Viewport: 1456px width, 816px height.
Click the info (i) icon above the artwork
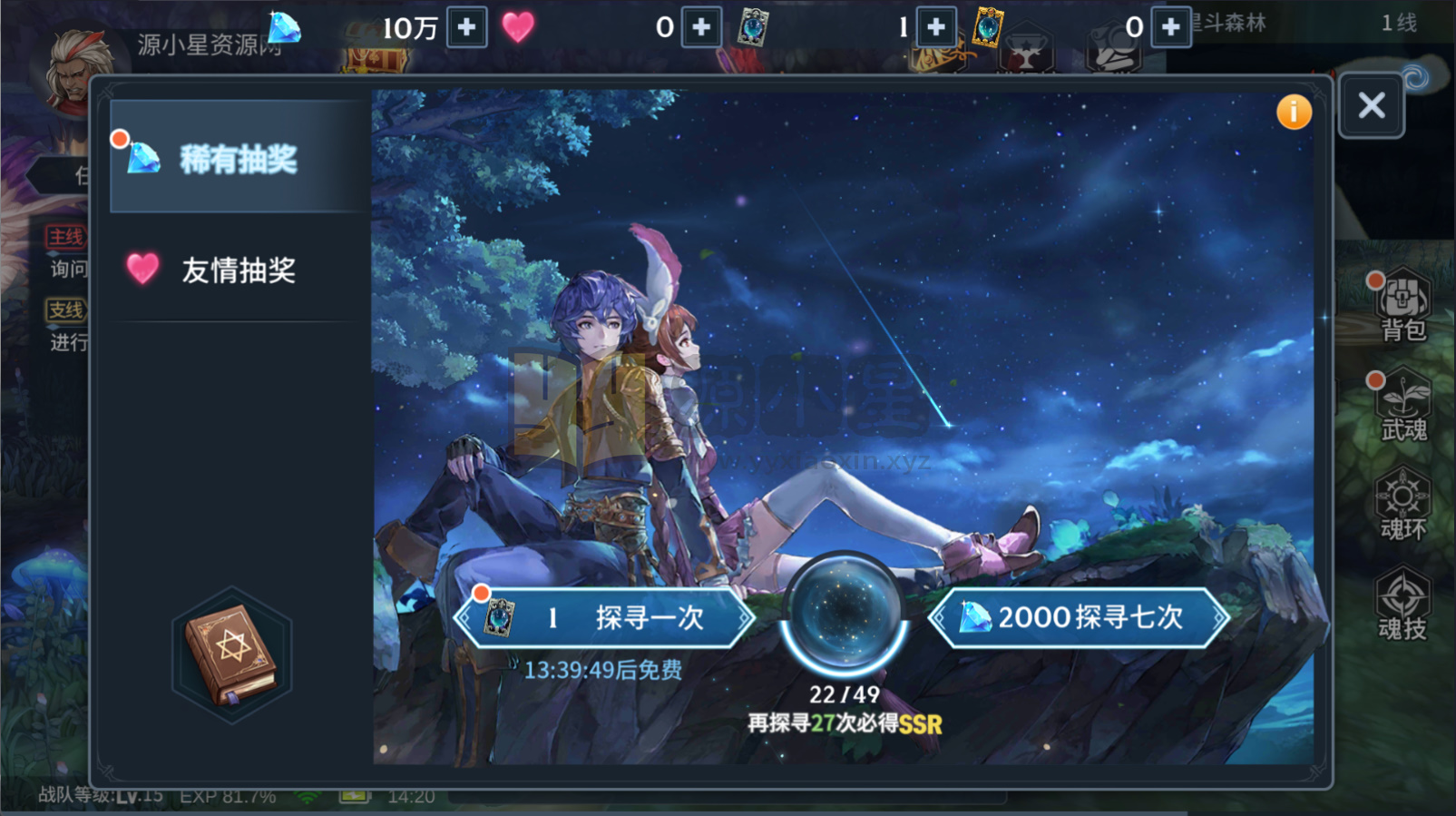point(1295,112)
